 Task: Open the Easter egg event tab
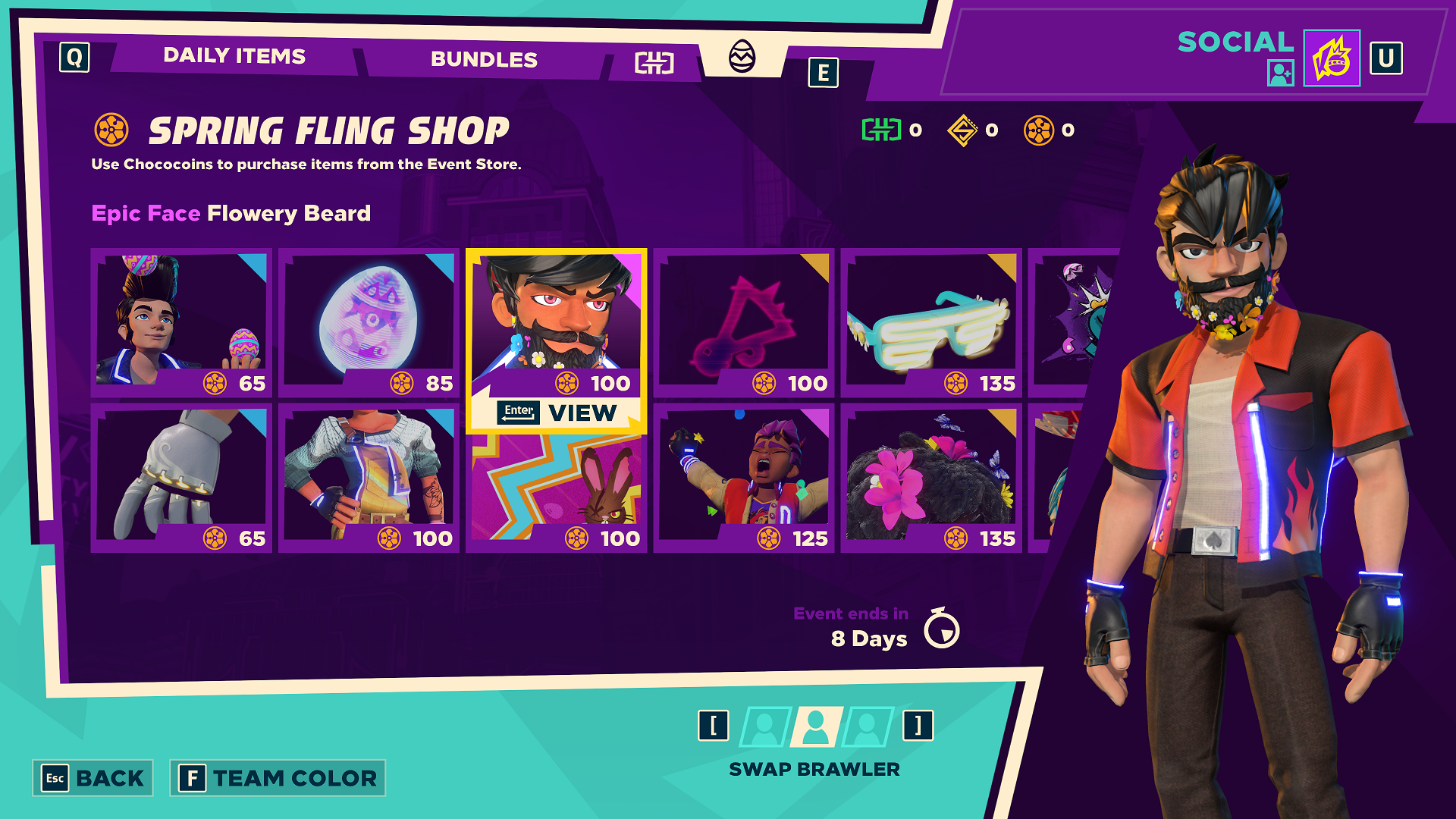click(742, 57)
